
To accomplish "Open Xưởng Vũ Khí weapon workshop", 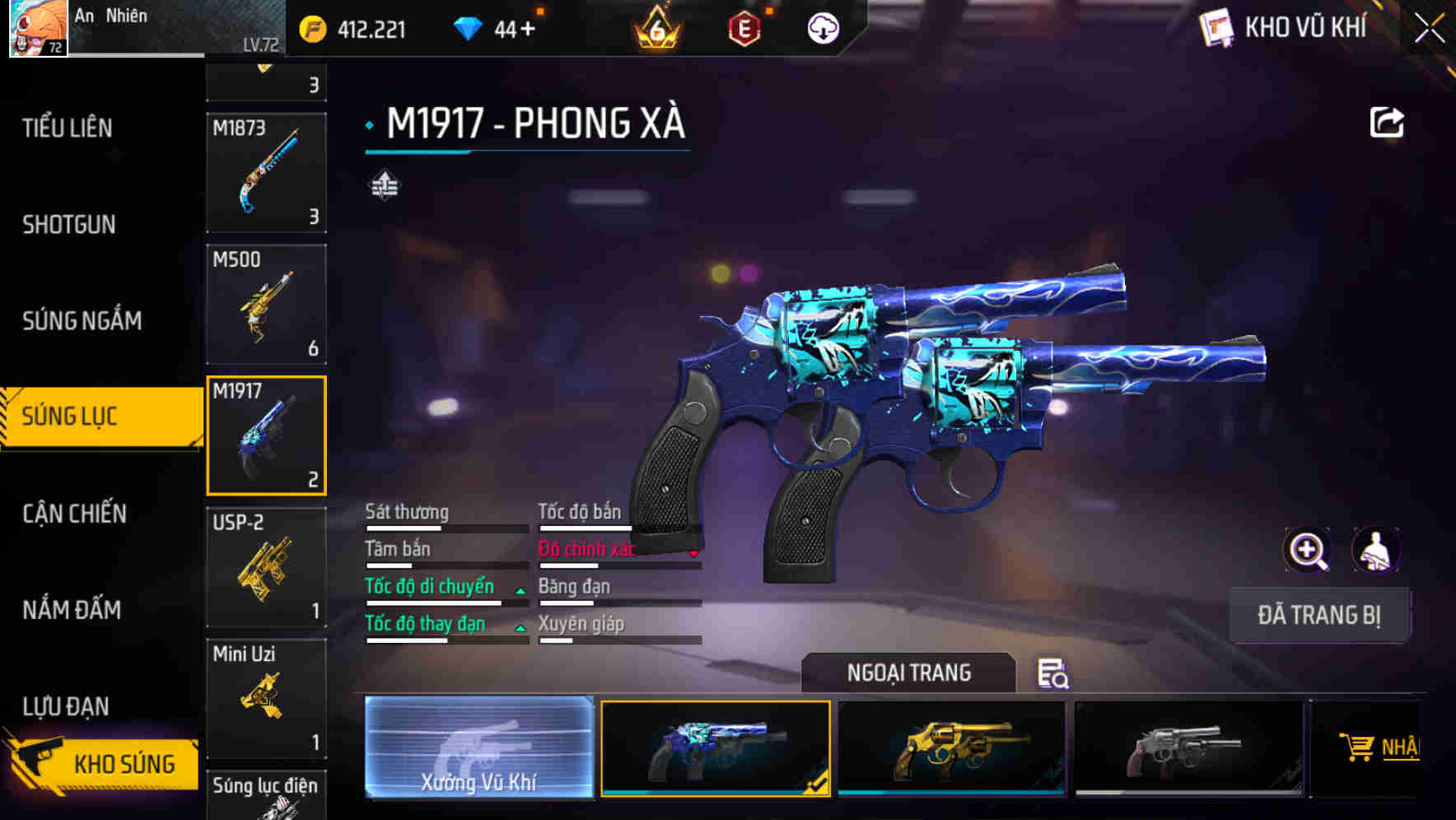I will click(x=478, y=749).
